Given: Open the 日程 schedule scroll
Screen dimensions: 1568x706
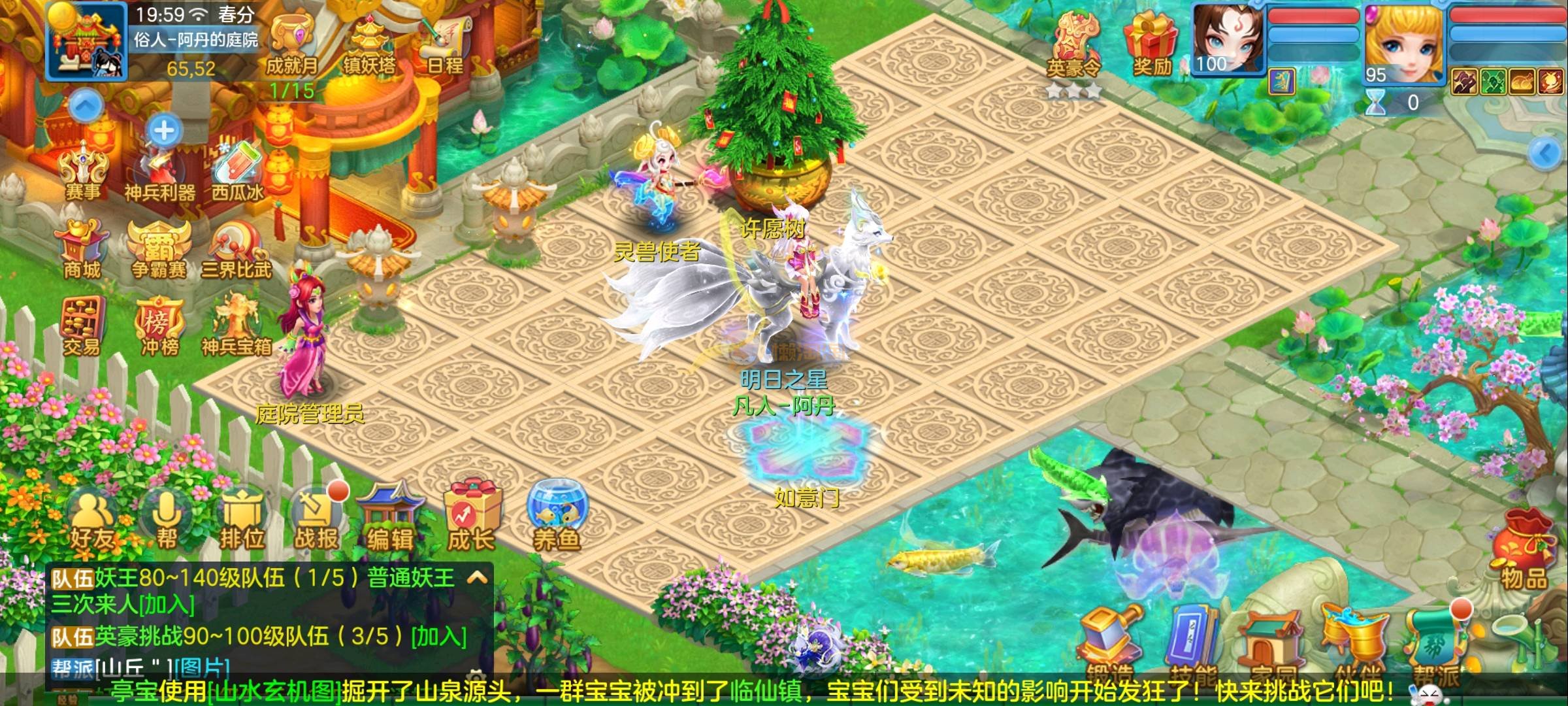Looking at the screenshot, I should point(446,44).
